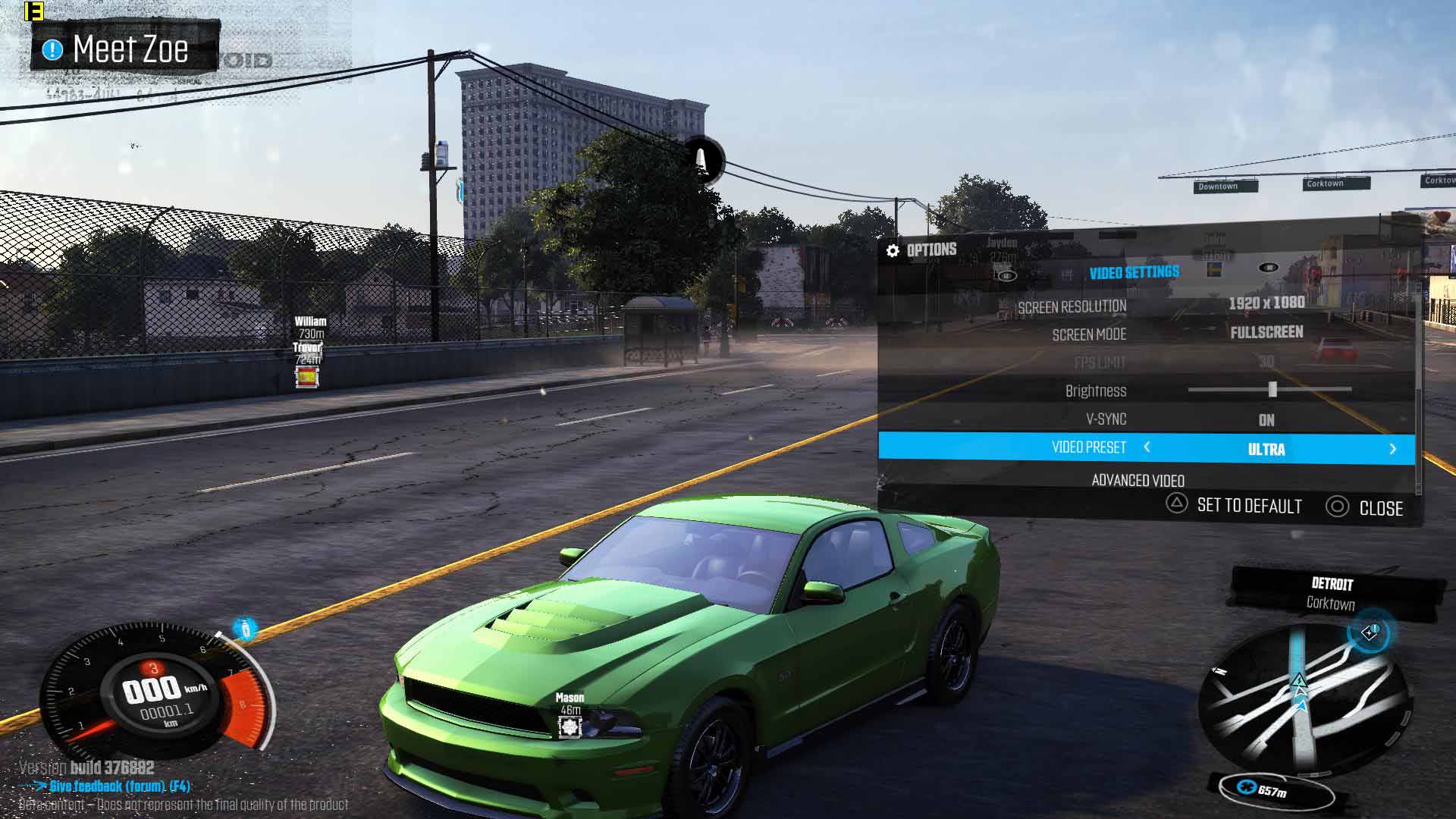Click the Video Preset right arrow
Image resolution: width=1456 pixels, height=819 pixels.
pyautogui.click(x=1392, y=449)
